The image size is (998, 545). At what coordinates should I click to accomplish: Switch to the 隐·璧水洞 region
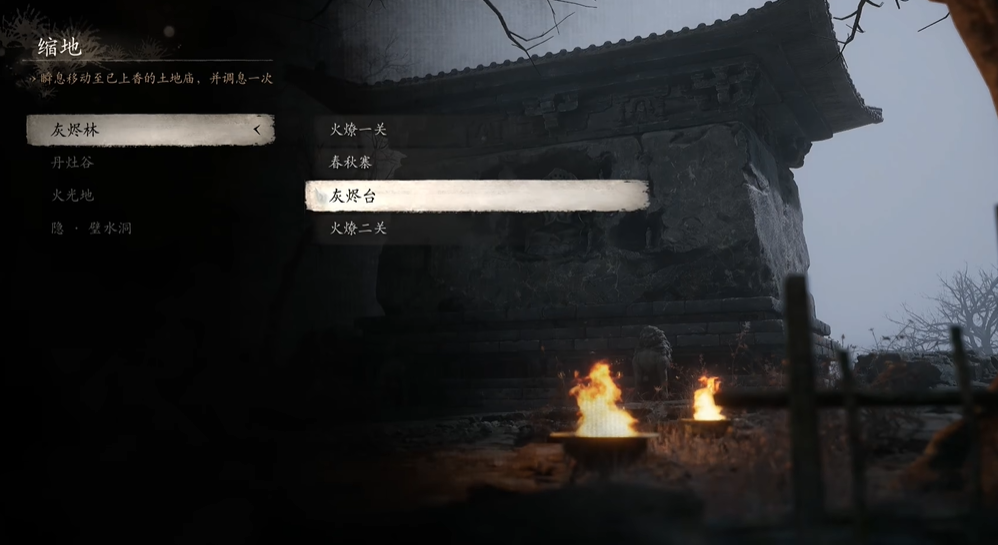[92, 228]
